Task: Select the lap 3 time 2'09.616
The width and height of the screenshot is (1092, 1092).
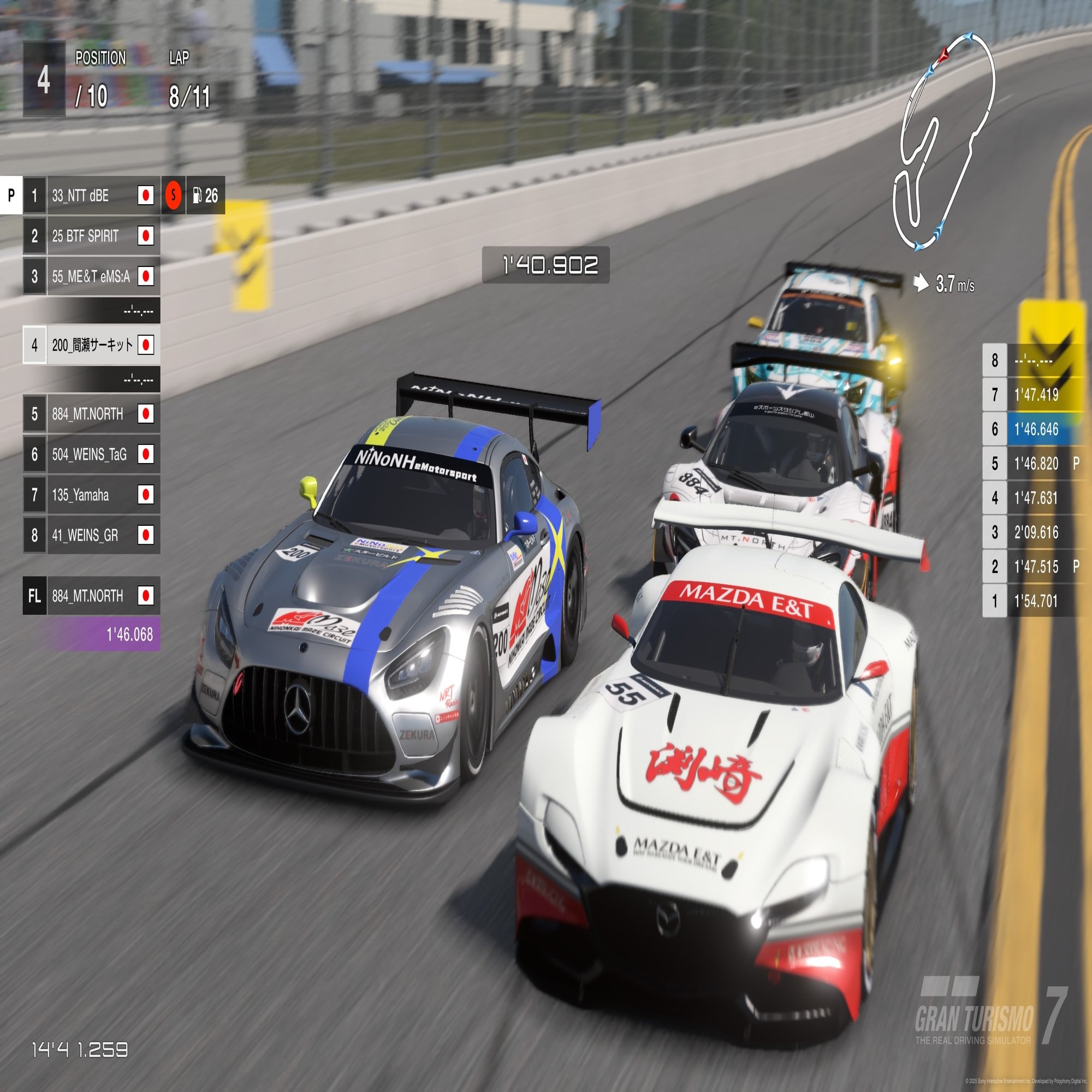Action: (1036, 532)
